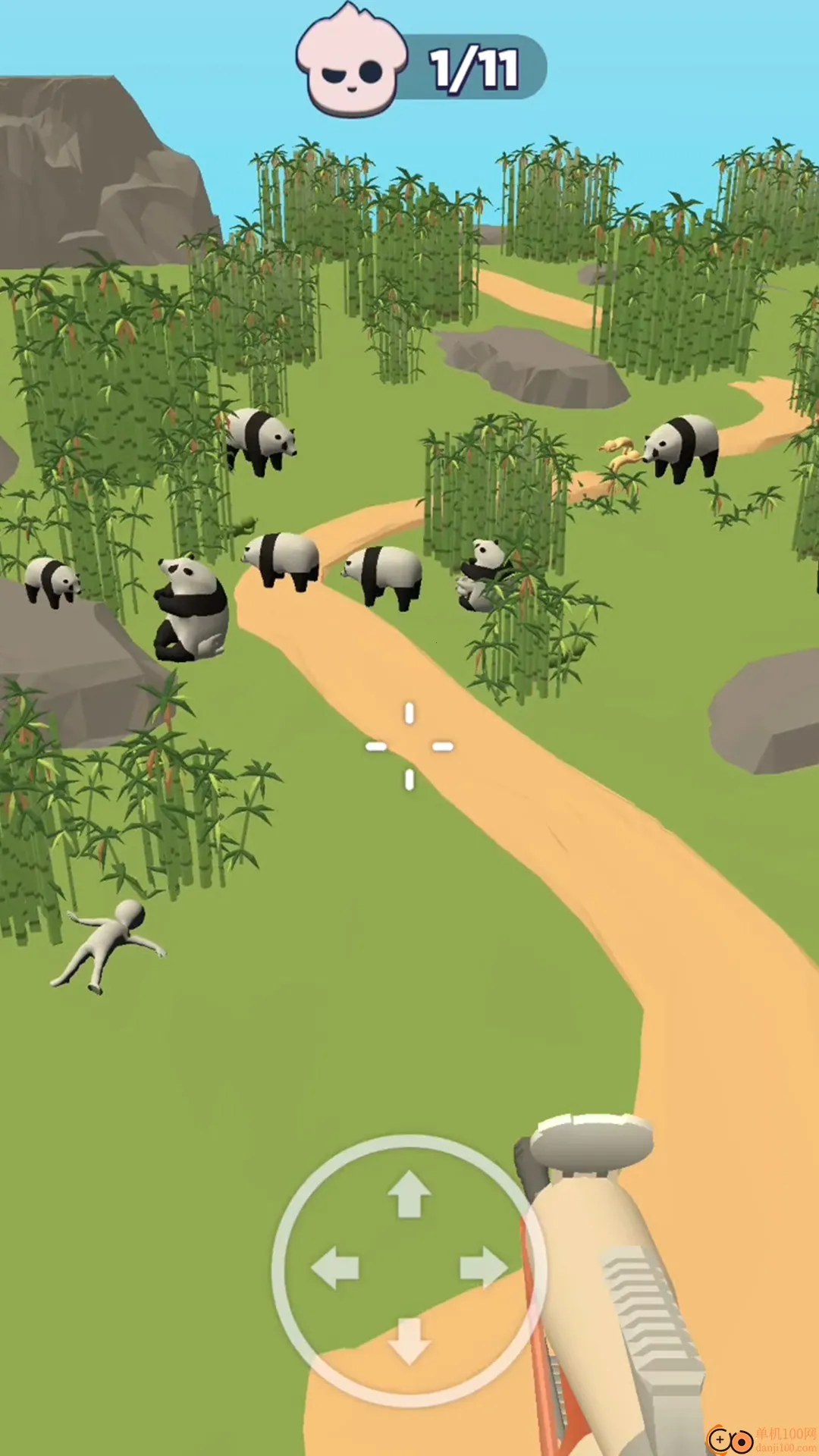
Task: Tap the left arrow on the movement pad
Action: pyautogui.click(x=335, y=1267)
